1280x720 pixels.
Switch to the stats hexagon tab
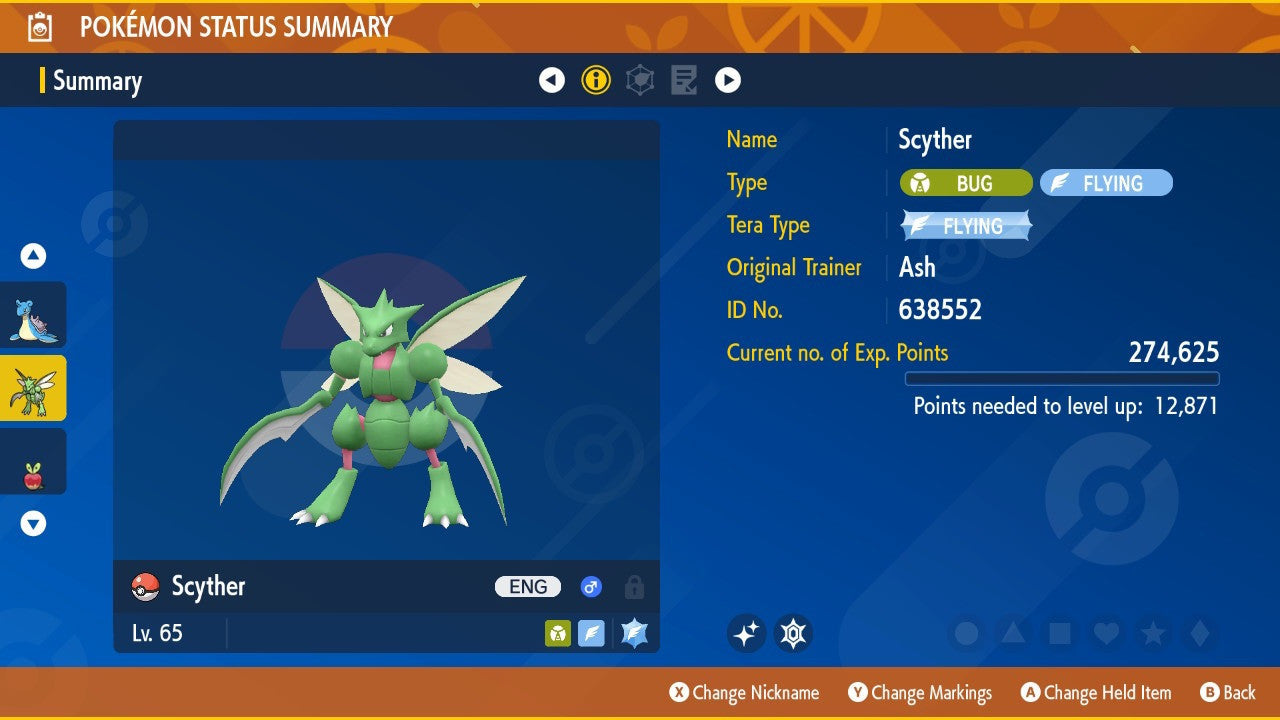pyautogui.click(x=640, y=80)
